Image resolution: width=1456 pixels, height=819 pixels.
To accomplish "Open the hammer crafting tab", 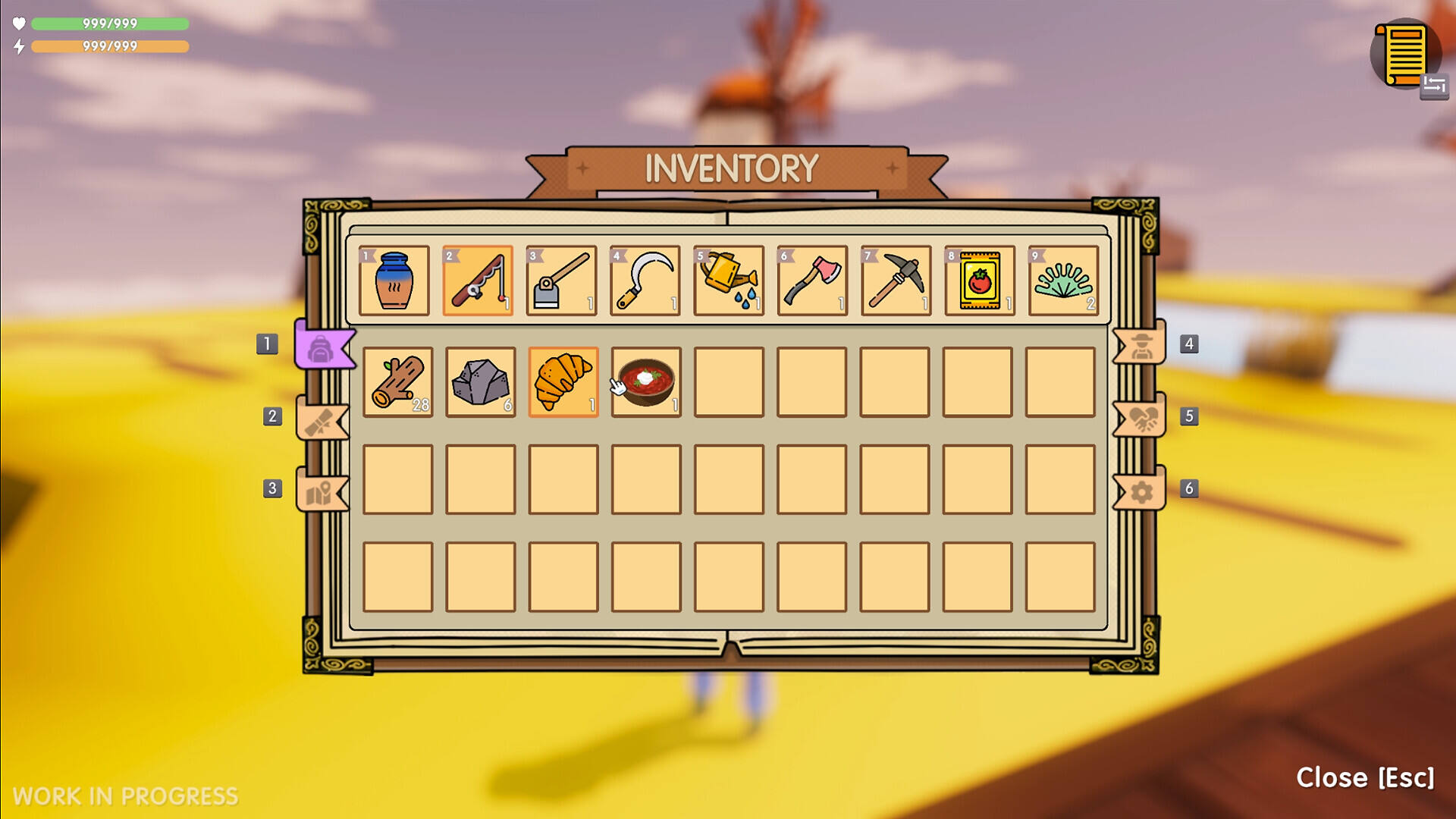I will 322,420.
